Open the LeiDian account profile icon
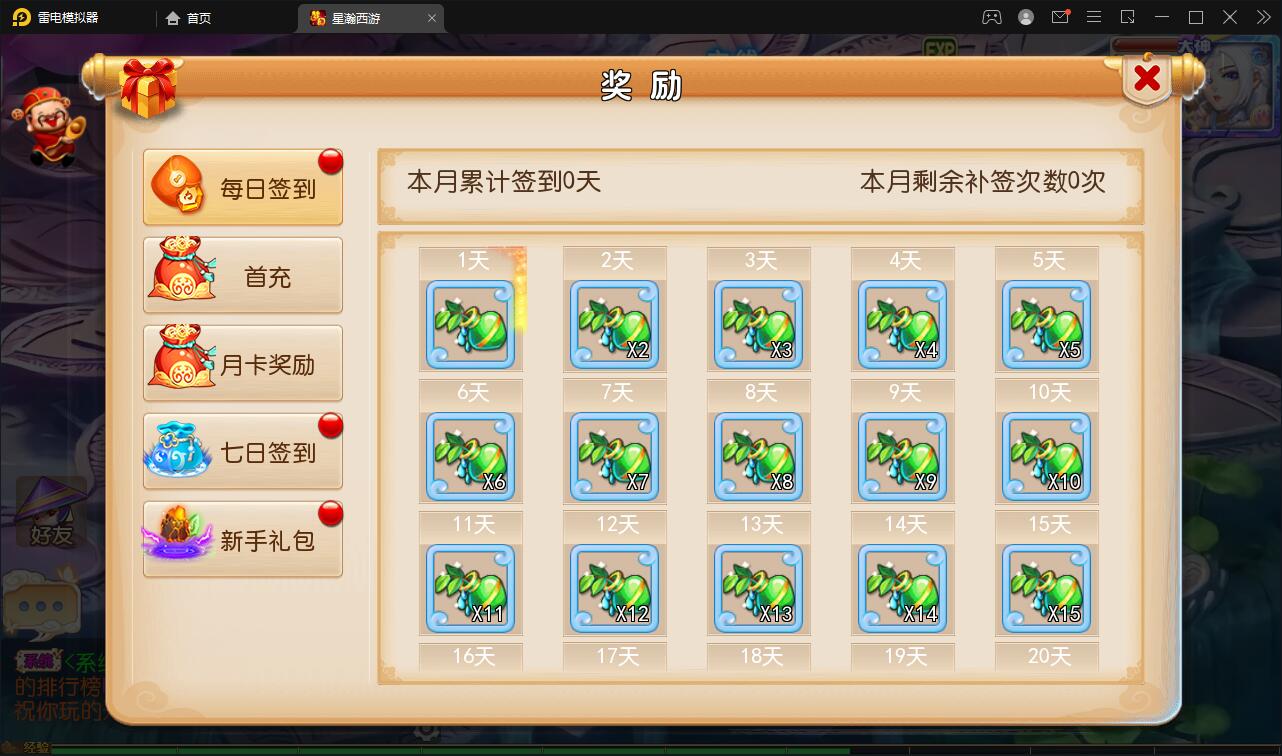This screenshot has height=756, width=1282. pos(1024,17)
